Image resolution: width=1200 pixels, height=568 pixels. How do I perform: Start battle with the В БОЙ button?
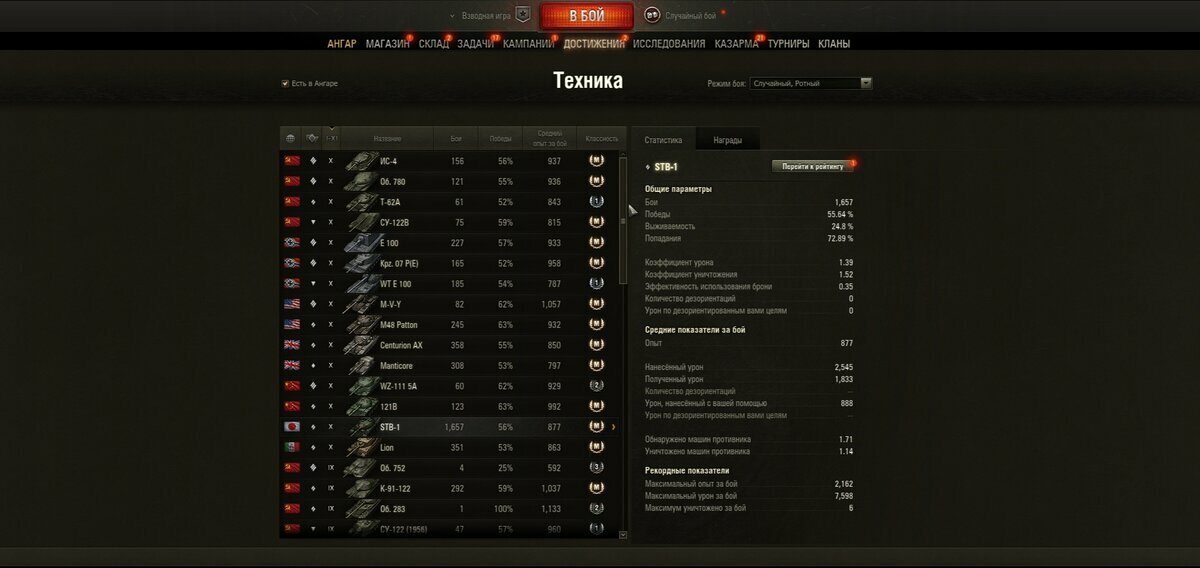pos(587,16)
